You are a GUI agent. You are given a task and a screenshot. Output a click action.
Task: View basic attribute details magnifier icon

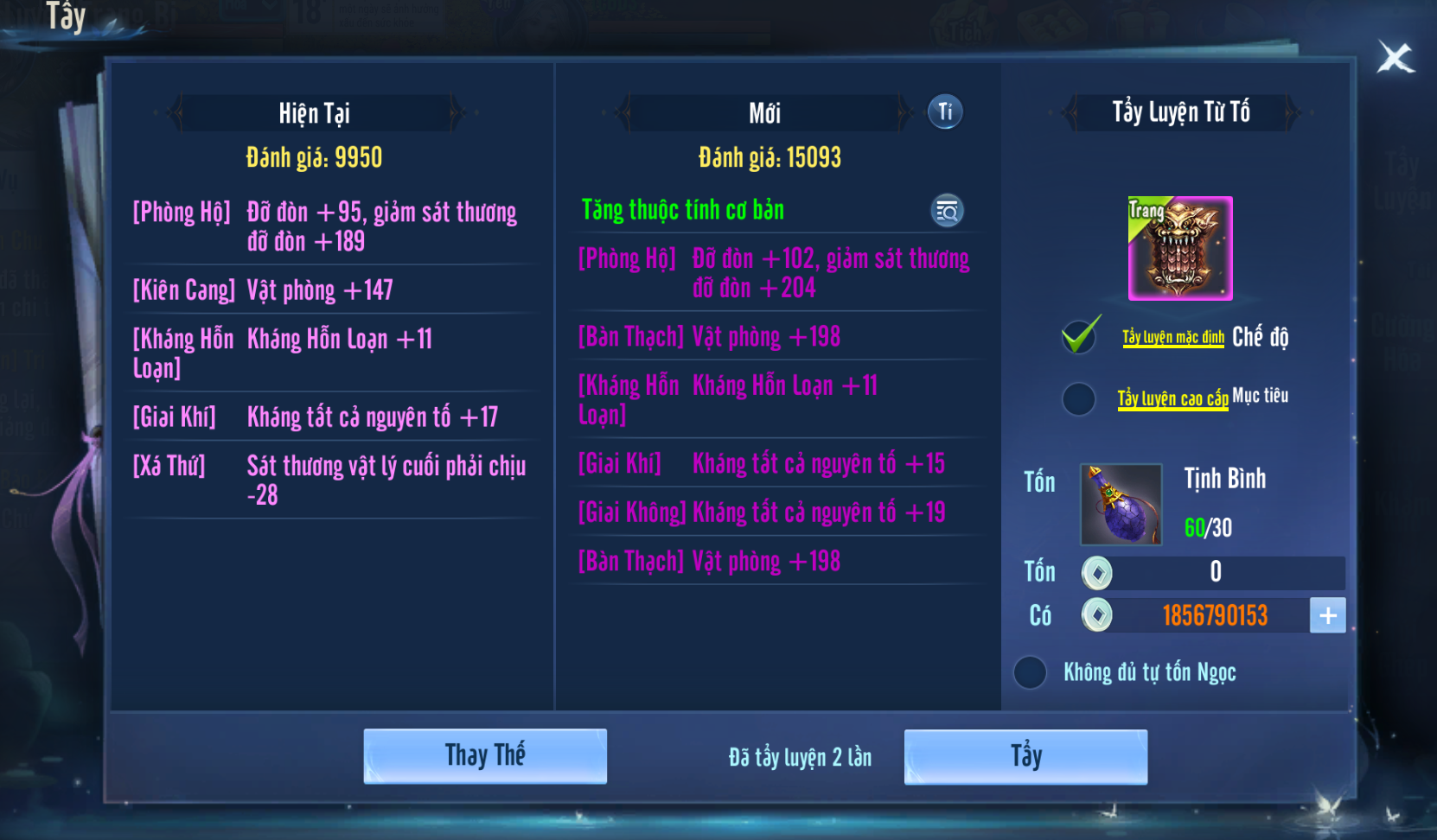948,211
